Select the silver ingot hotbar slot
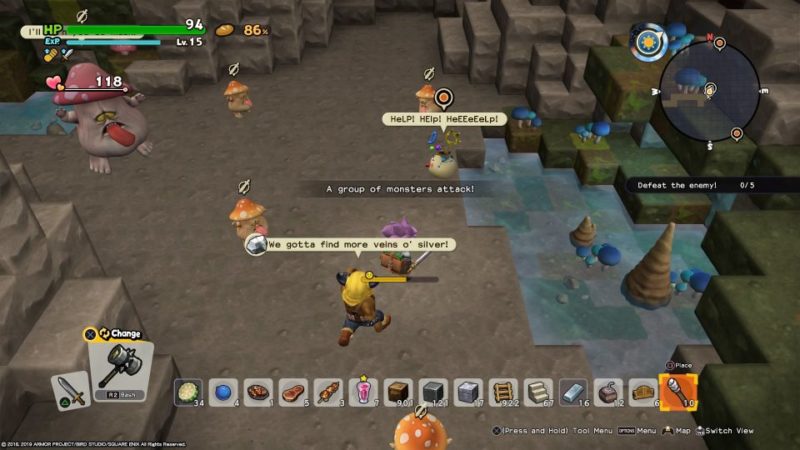800x450 pixels. (572, 391)
